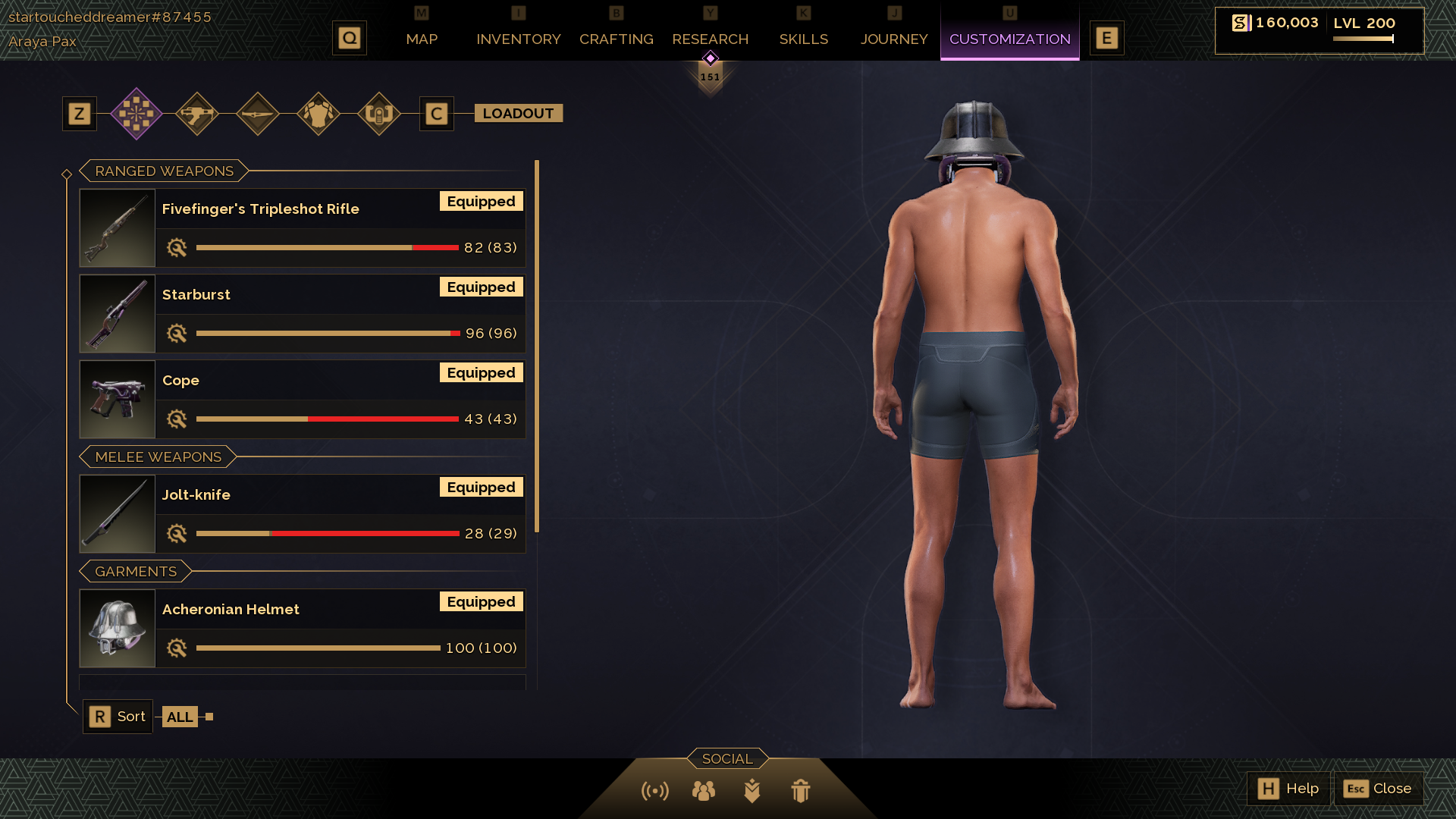Open the Inventory tab

point(518,39)
